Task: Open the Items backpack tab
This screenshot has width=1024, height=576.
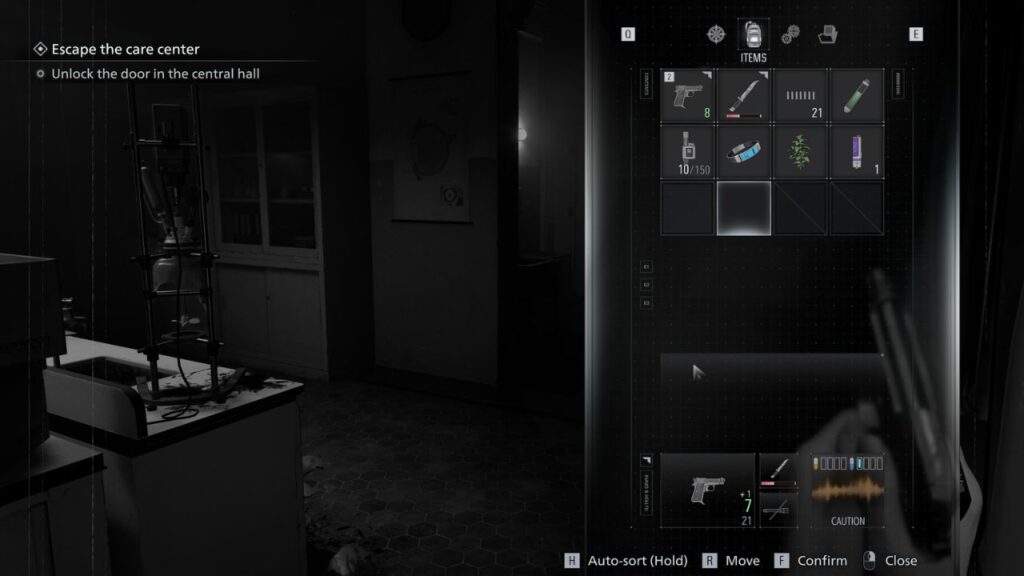Action: (x=753, y=36)
